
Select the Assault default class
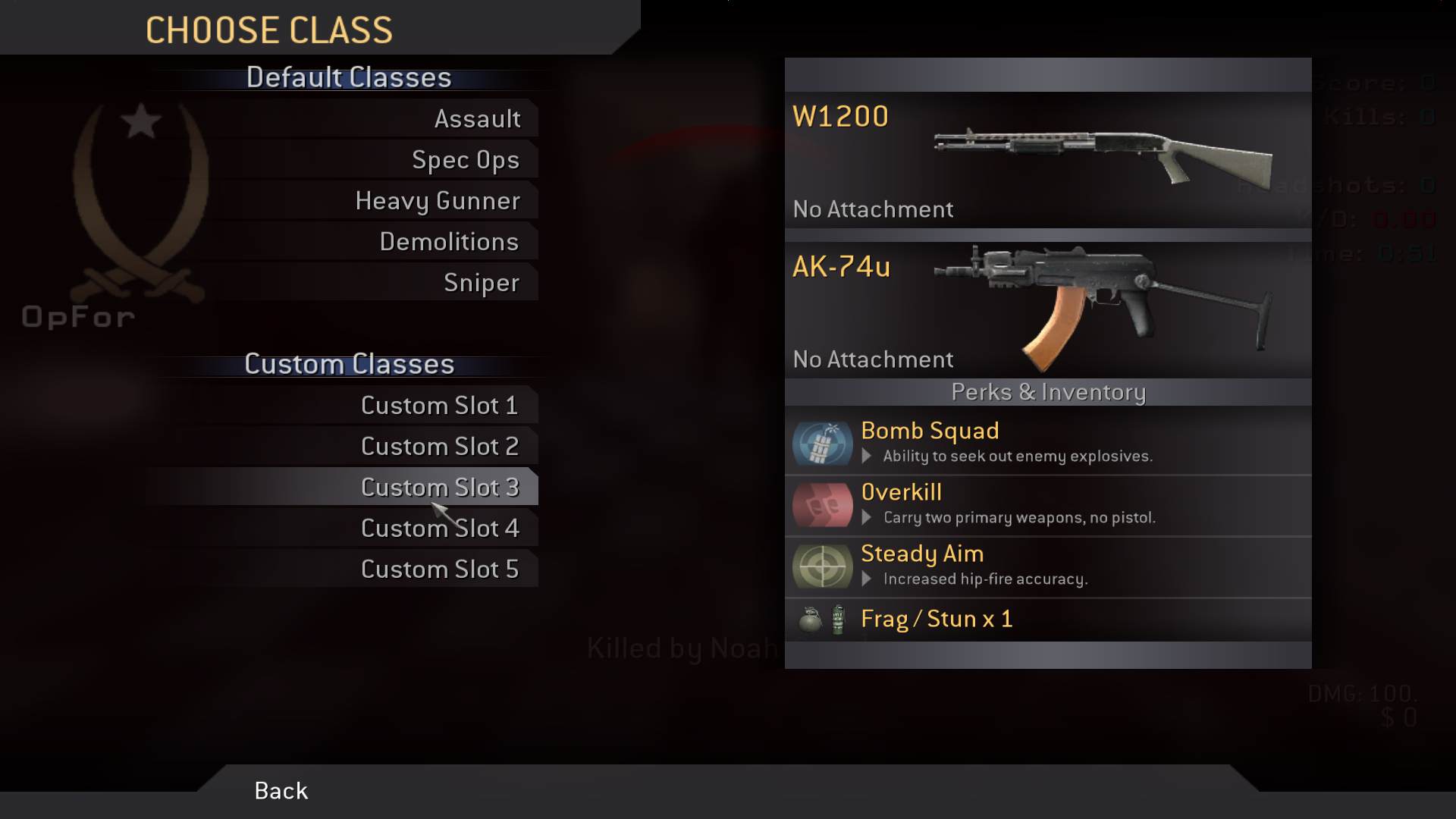point(477,119)
